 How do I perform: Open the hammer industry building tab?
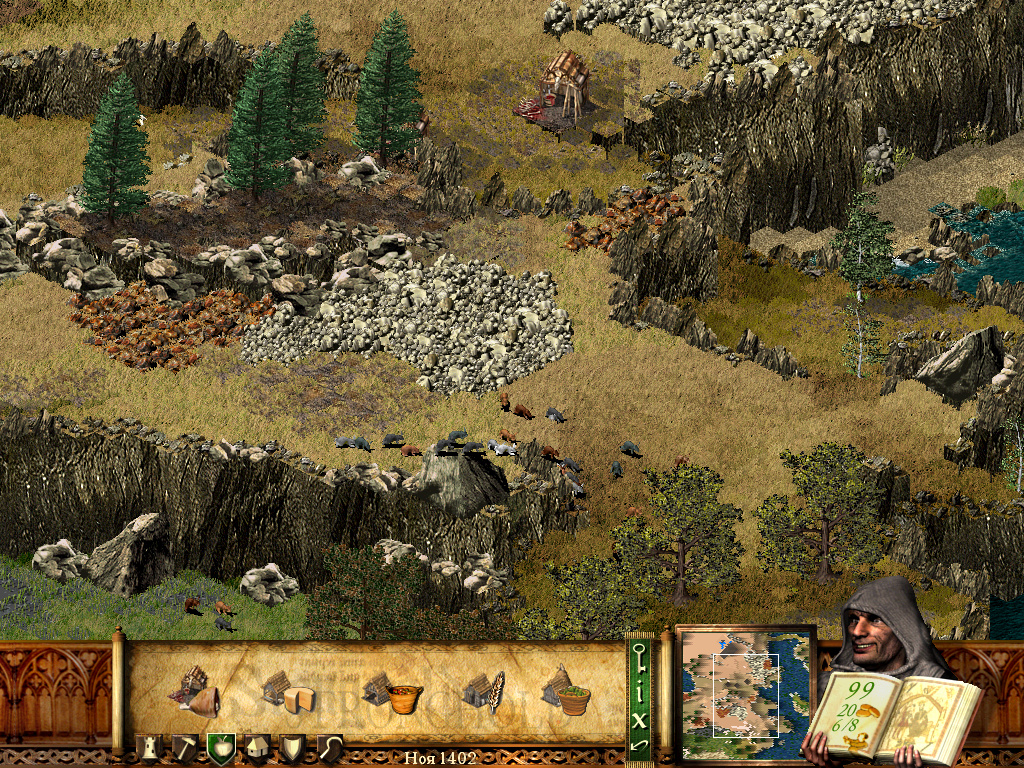186,749
